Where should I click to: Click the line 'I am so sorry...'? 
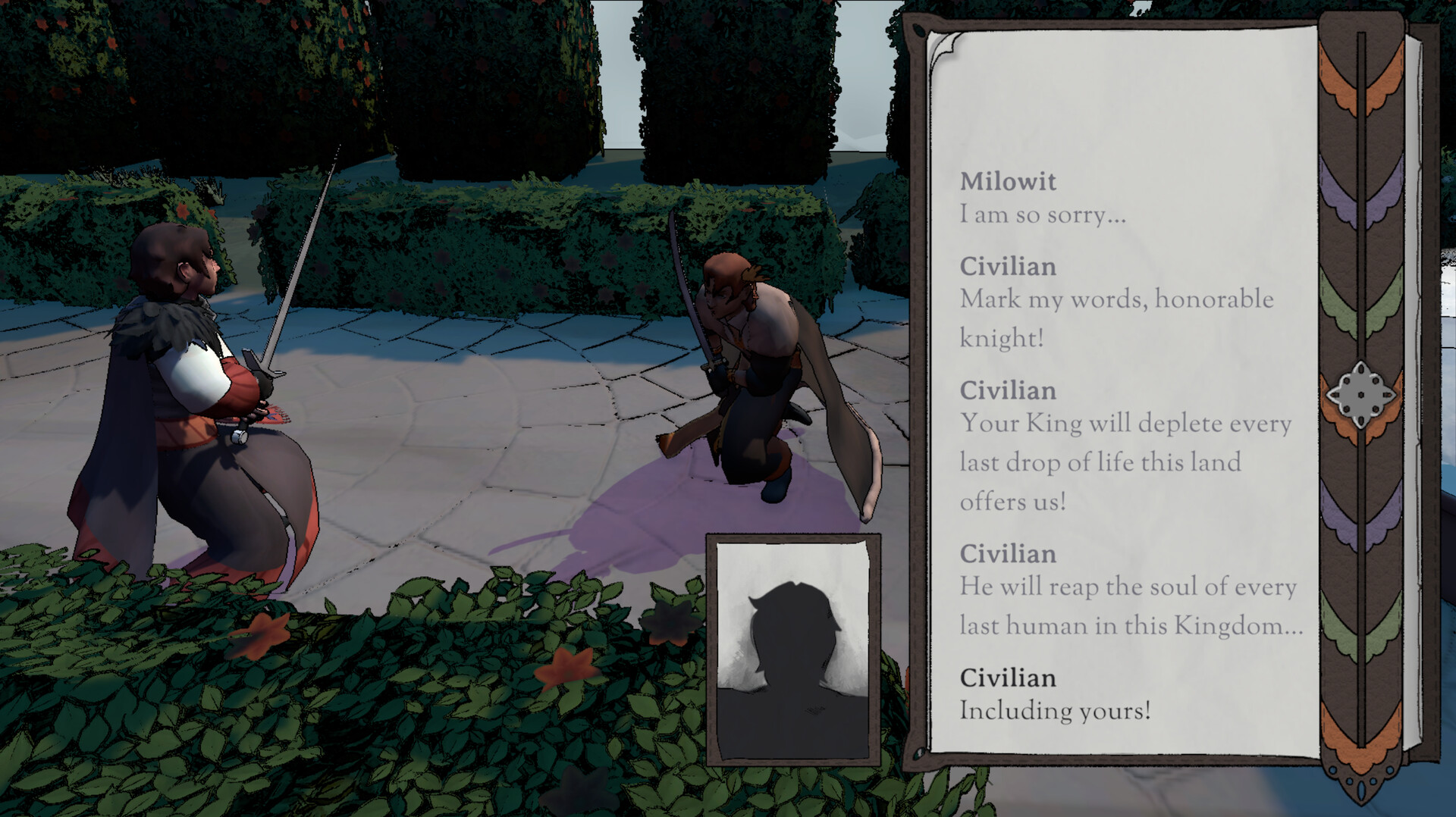pyautogui.click(x=1043, y=214)
